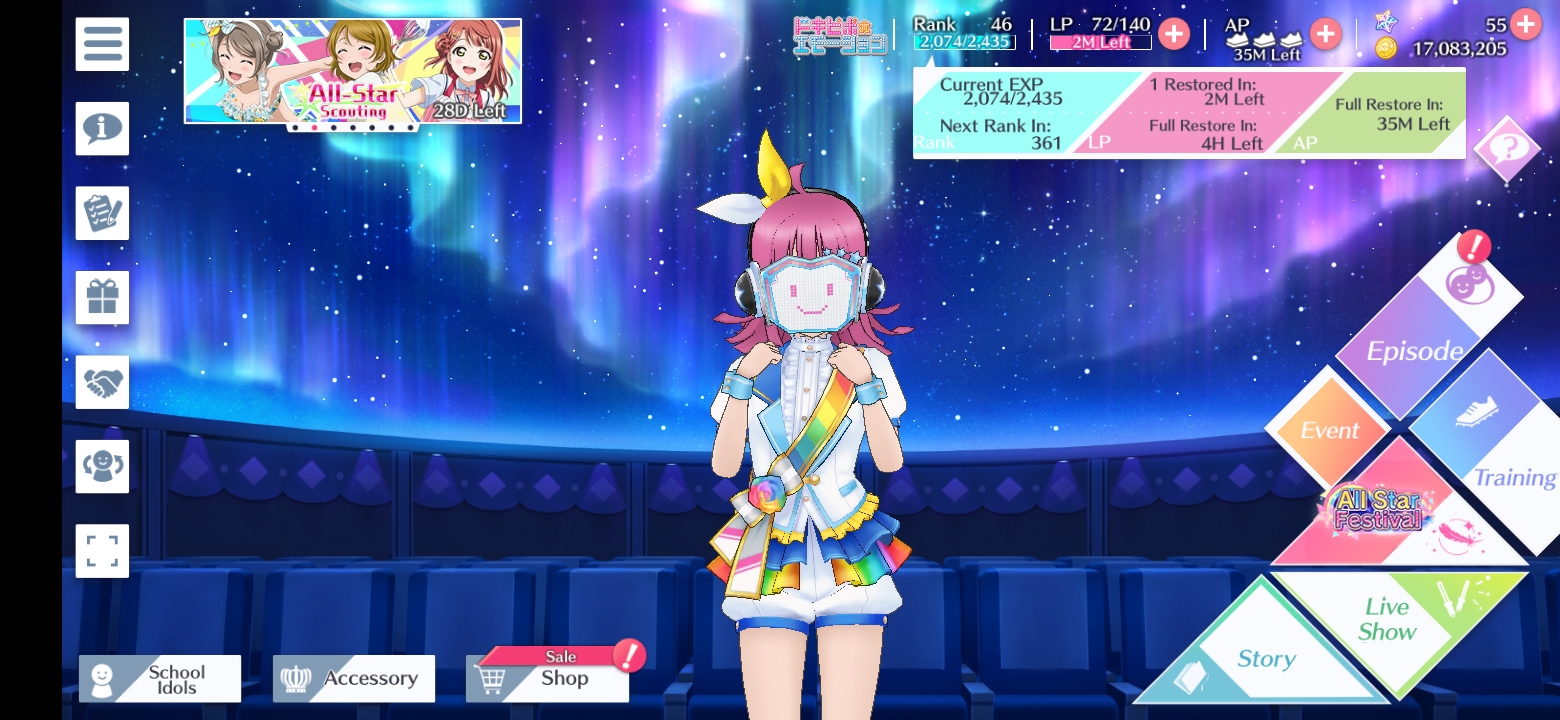
Task: Open the present box gift icon
Action: (102, 297)
